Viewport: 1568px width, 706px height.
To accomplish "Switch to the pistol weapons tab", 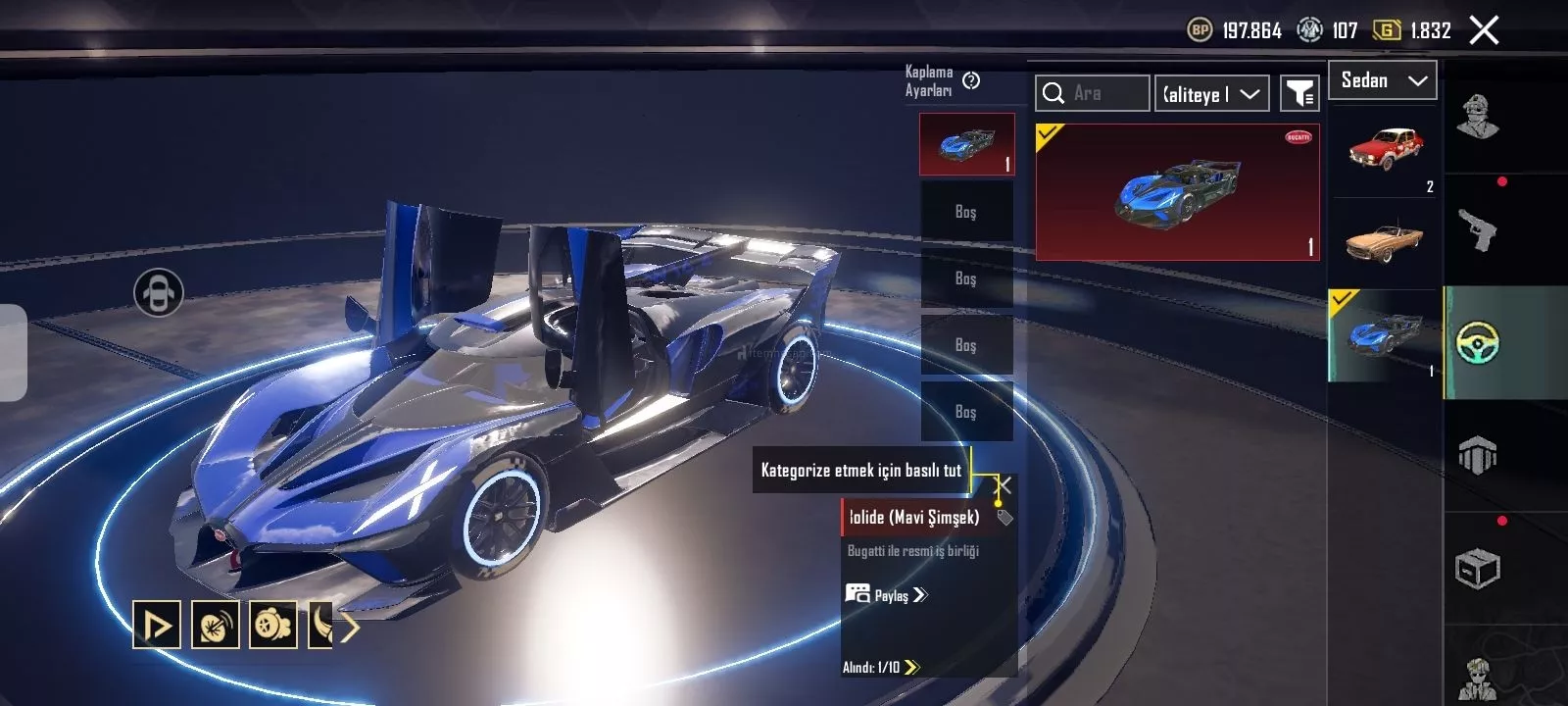I will pyautogui.click(x=1478, y=230).
